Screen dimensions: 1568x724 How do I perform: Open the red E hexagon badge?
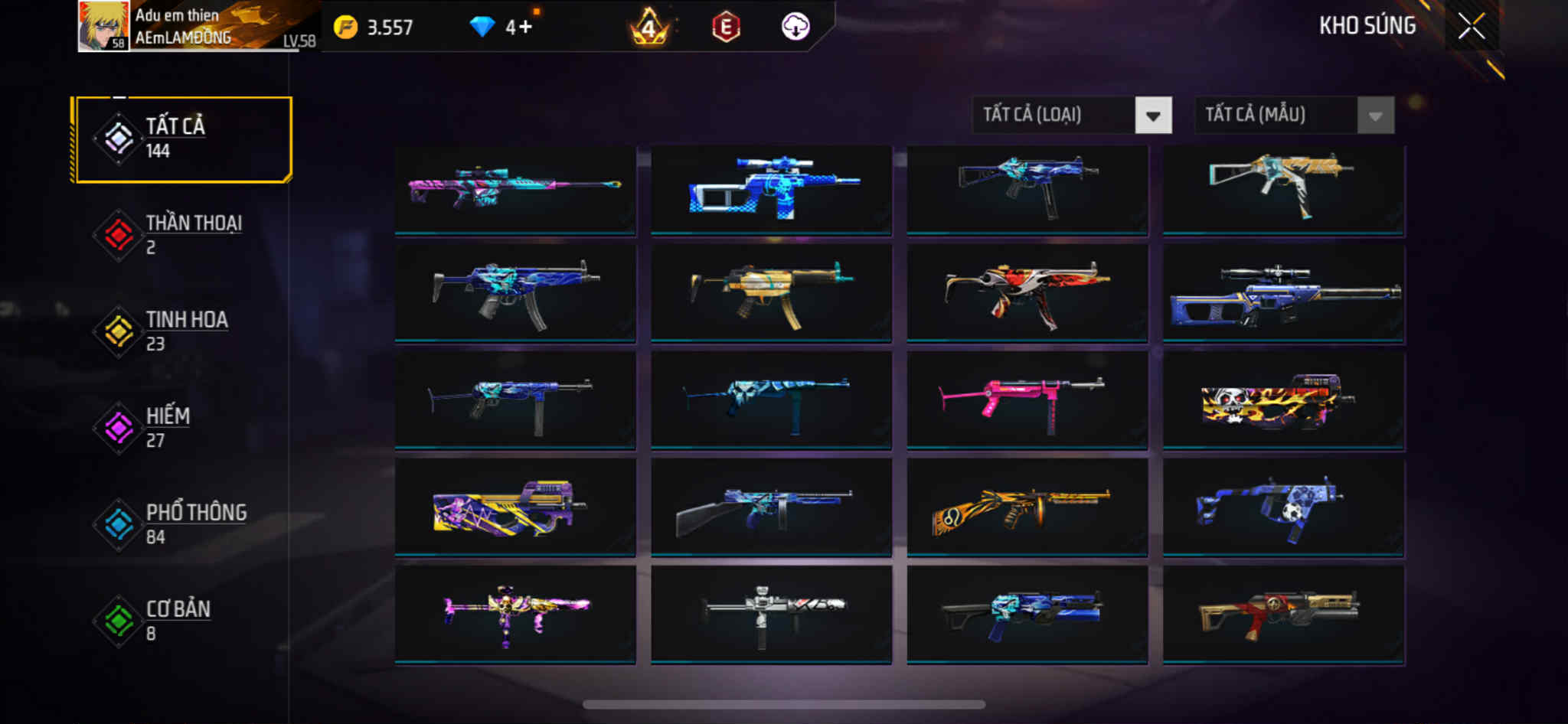726,28
